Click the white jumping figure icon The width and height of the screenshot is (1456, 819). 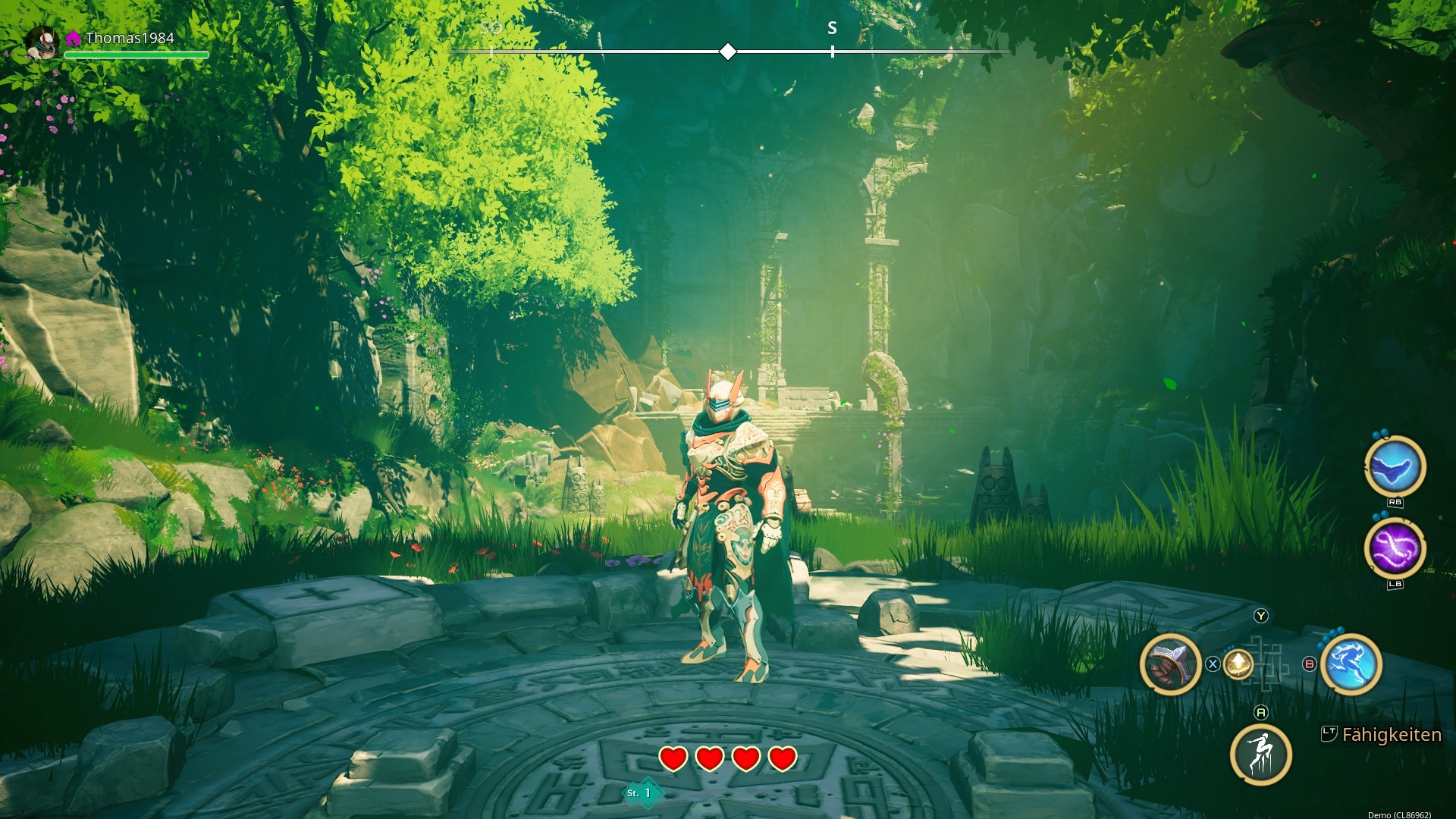coord(1260,754)
